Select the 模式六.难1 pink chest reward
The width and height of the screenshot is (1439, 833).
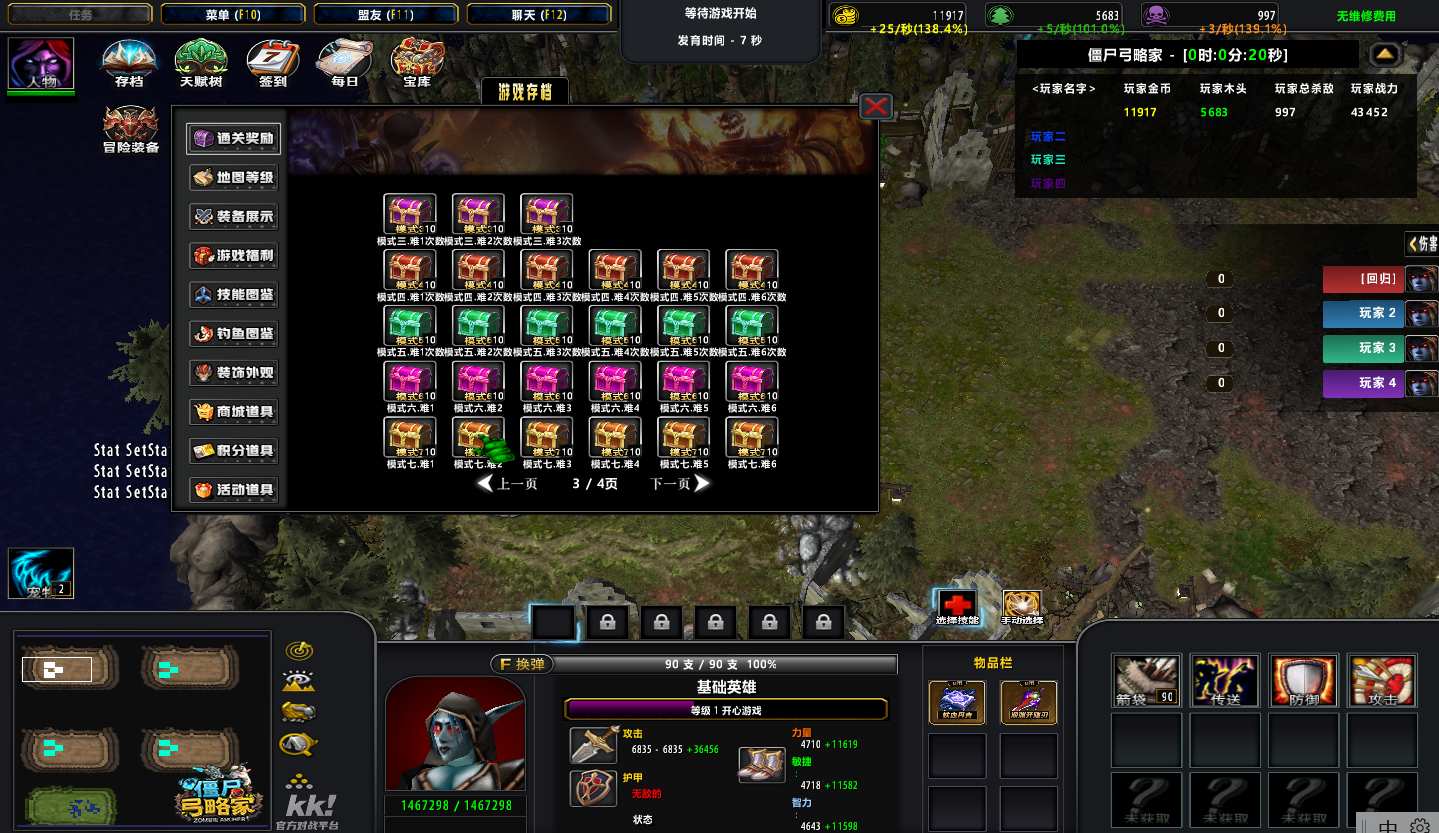click(410, 382)
